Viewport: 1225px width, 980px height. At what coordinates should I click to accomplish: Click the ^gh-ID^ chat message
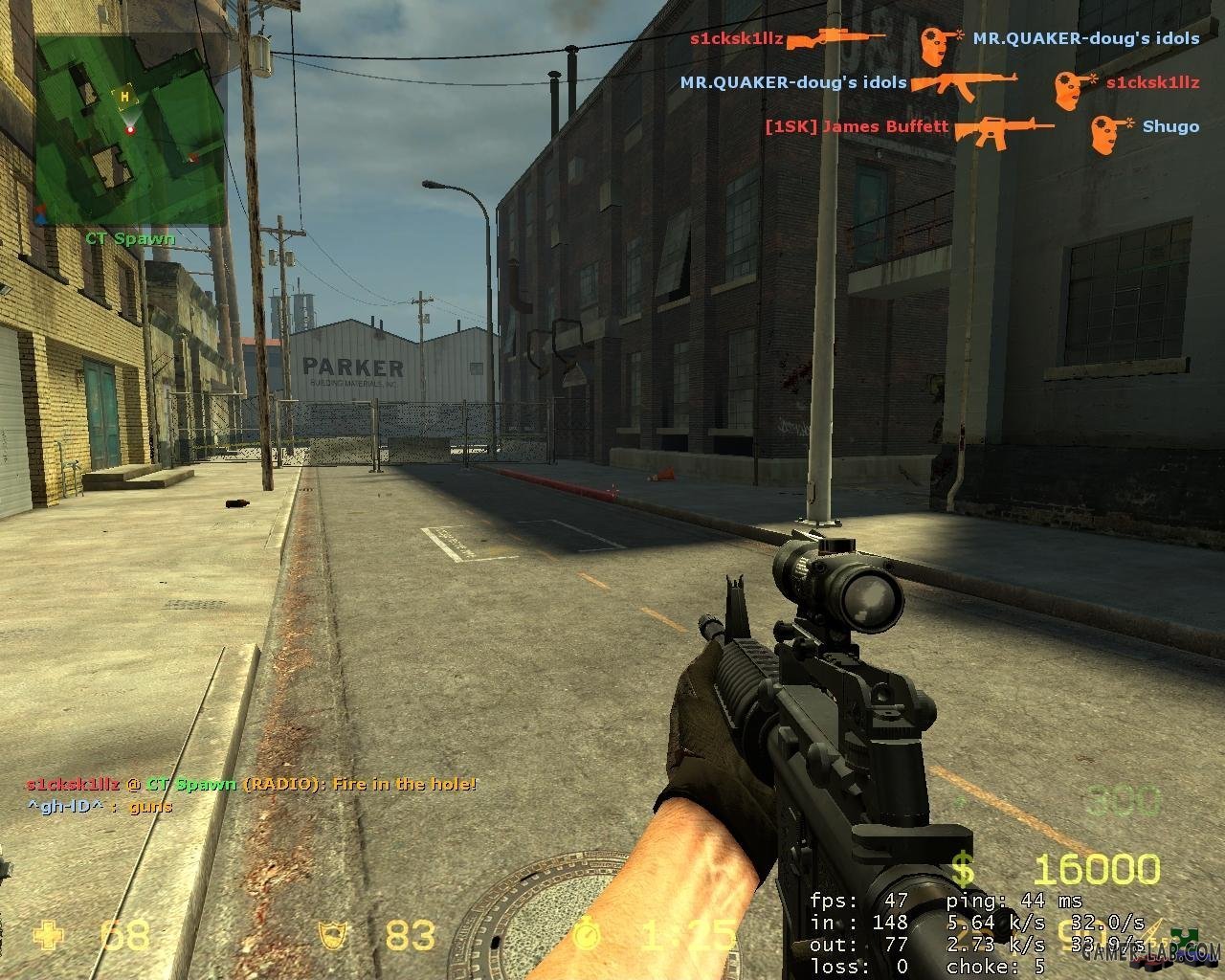[100, 807]
